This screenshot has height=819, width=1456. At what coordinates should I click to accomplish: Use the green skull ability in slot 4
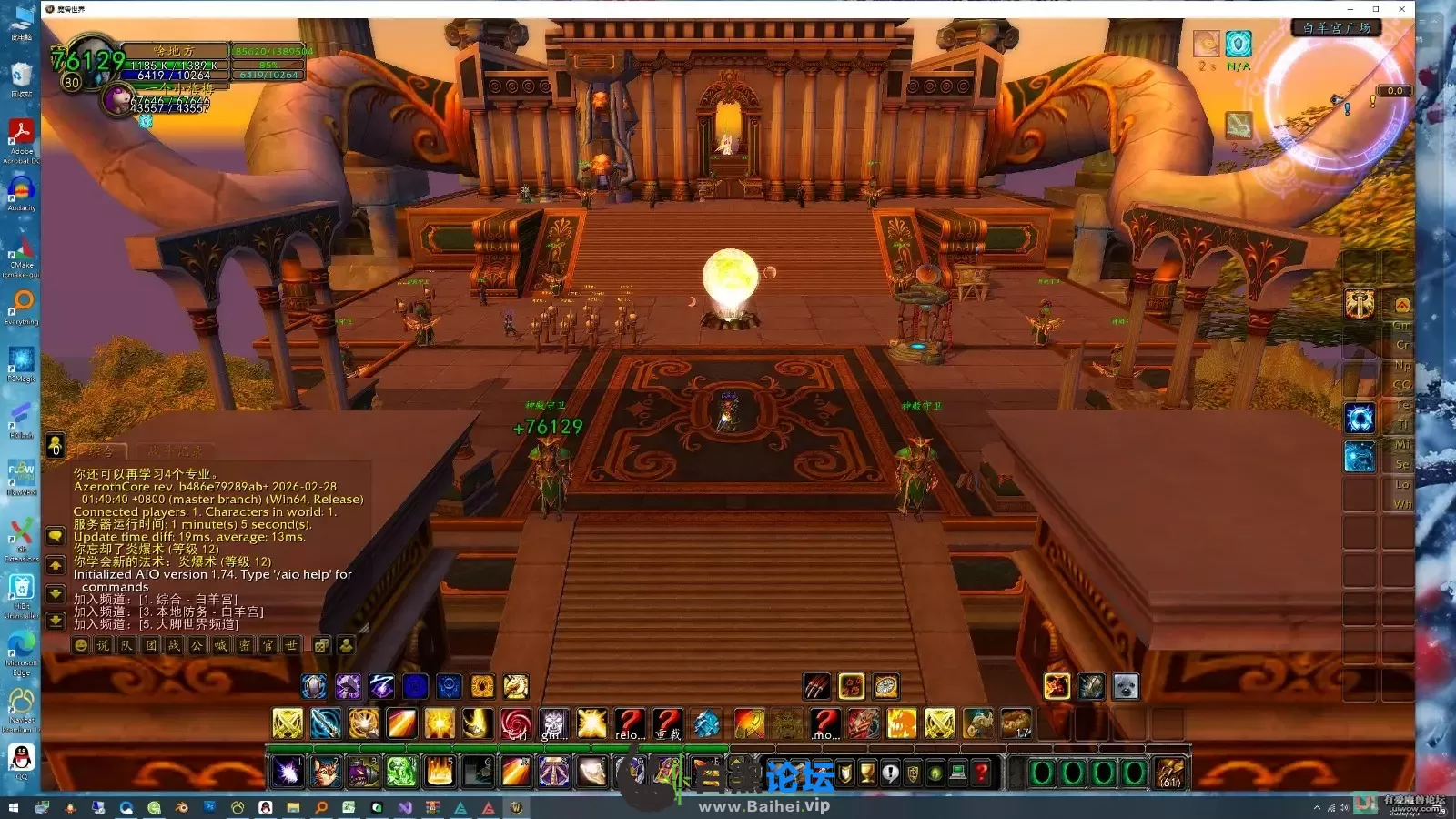click(x=401, y=773)
